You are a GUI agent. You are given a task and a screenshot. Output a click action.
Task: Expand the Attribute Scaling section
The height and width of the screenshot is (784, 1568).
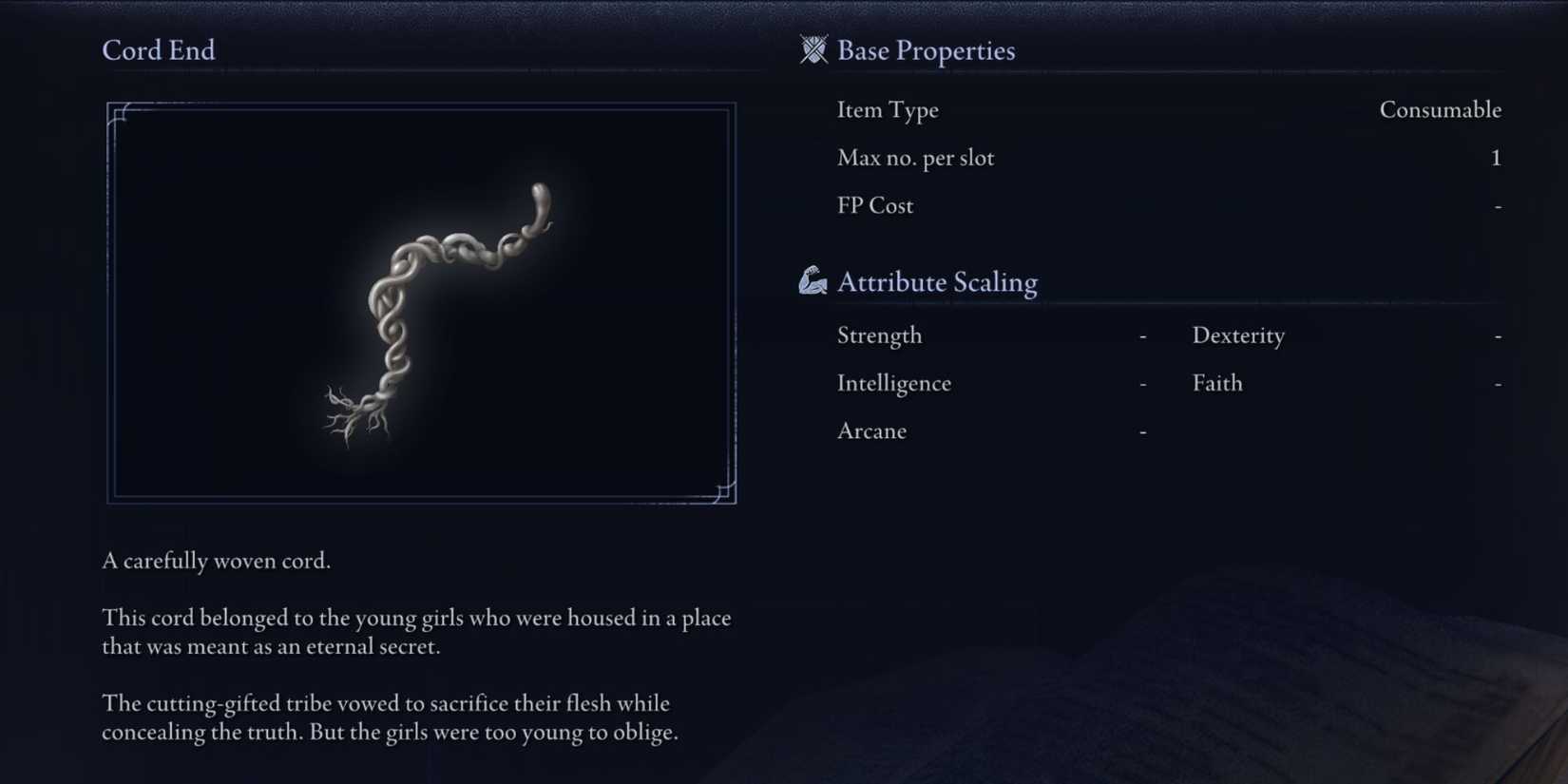click(x=937, y=281)
